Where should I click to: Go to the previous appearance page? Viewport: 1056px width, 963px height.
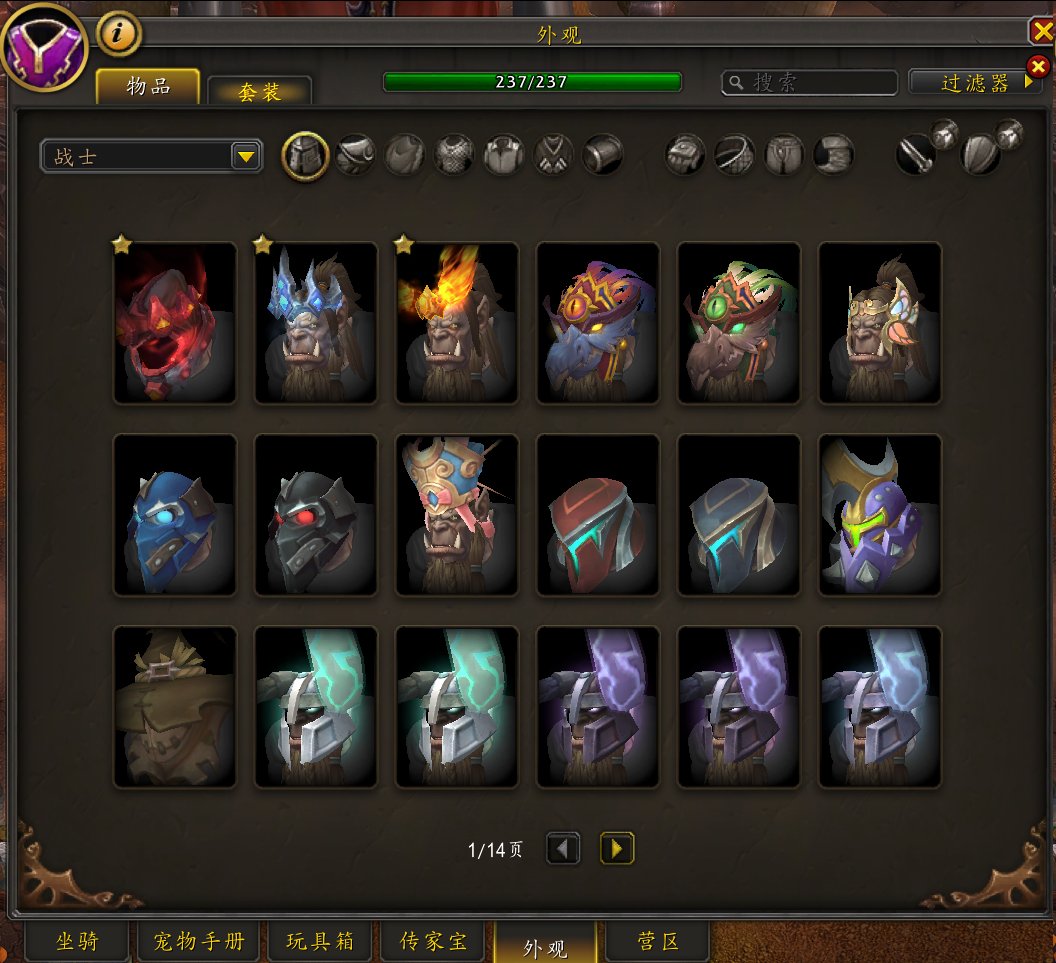point(563,849)
